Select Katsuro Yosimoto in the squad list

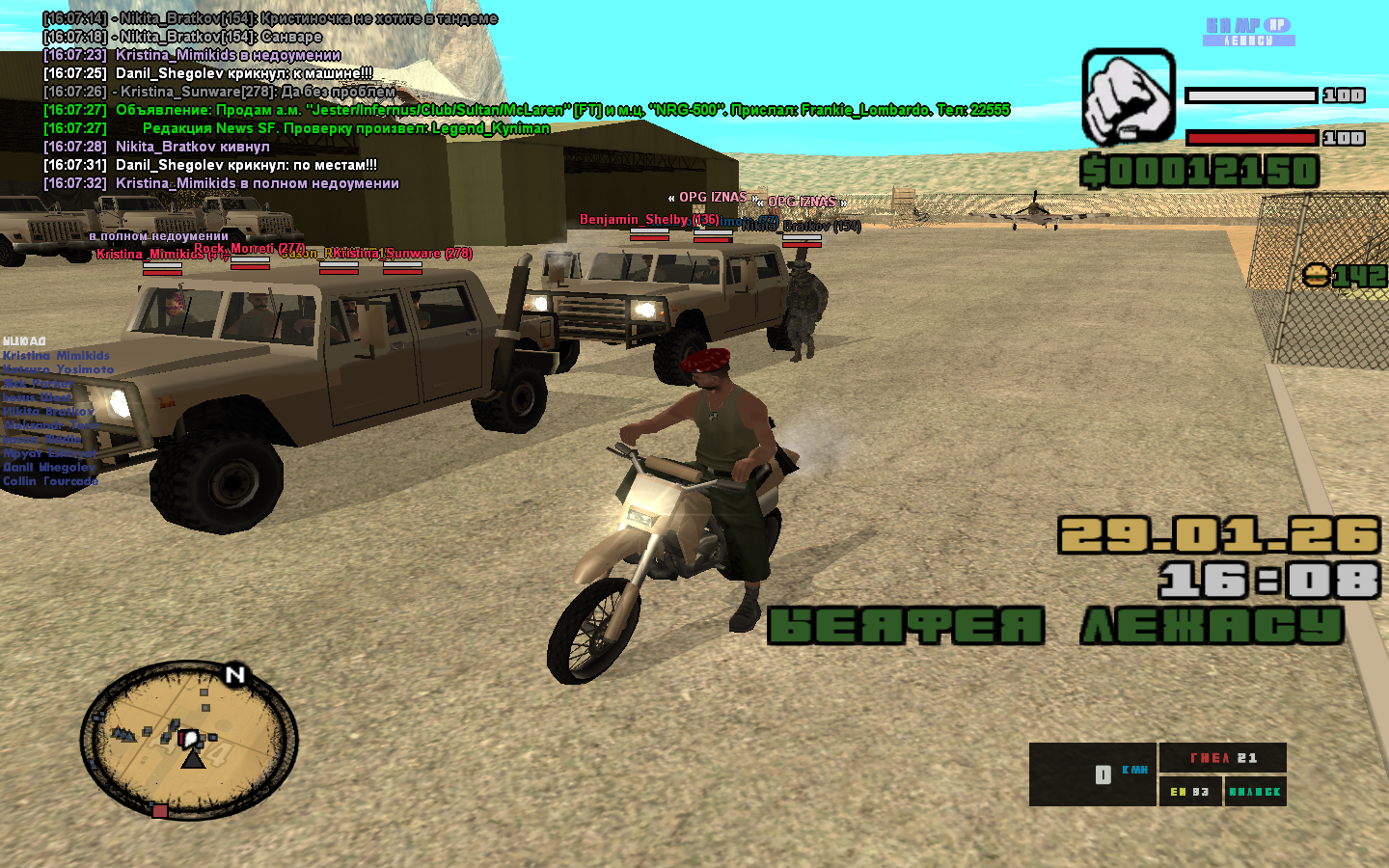[58, 369]
